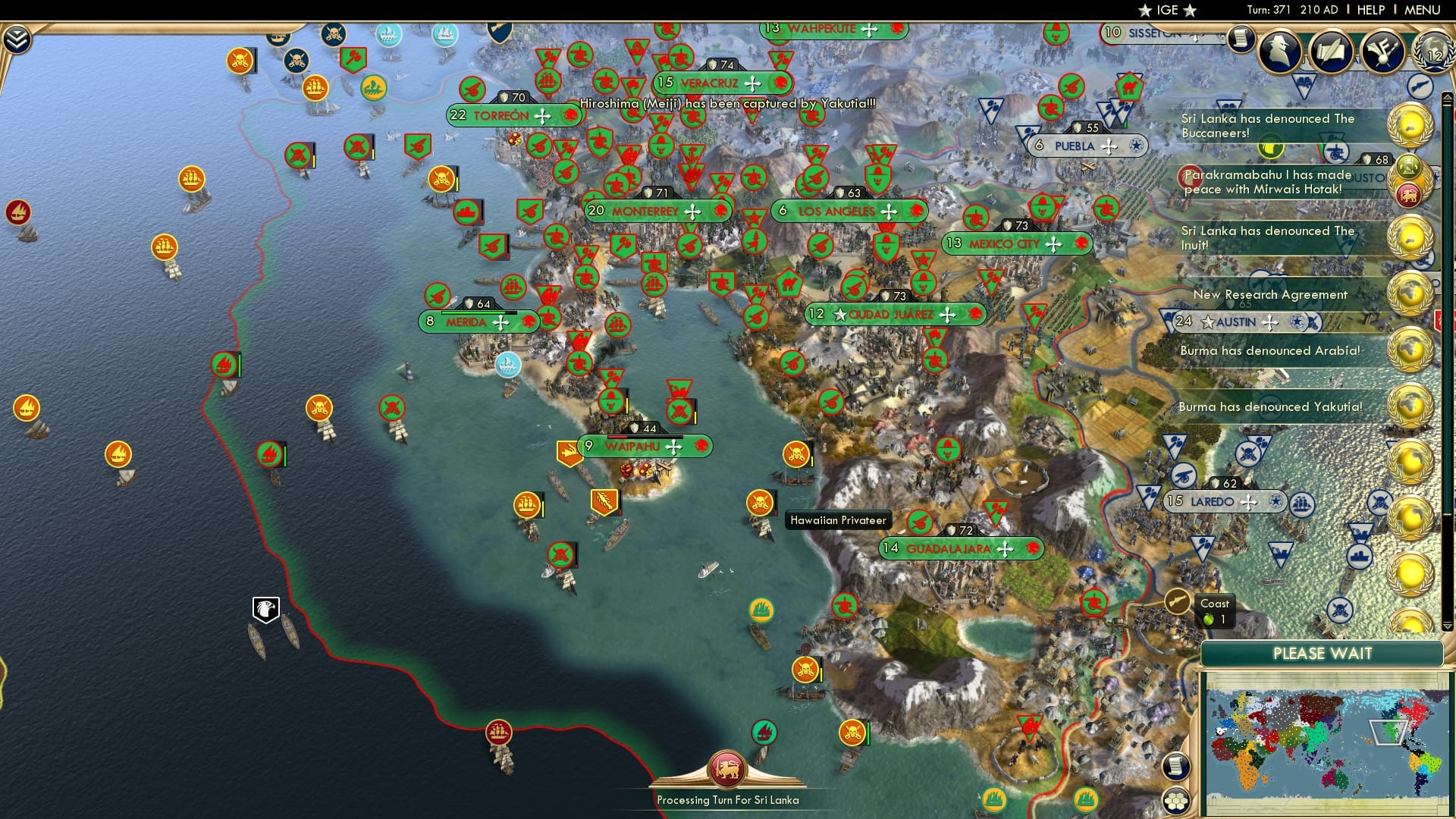1456x819 pixels.
Task: Open the Culture overview brush icon
Action: coord(1382,51)
